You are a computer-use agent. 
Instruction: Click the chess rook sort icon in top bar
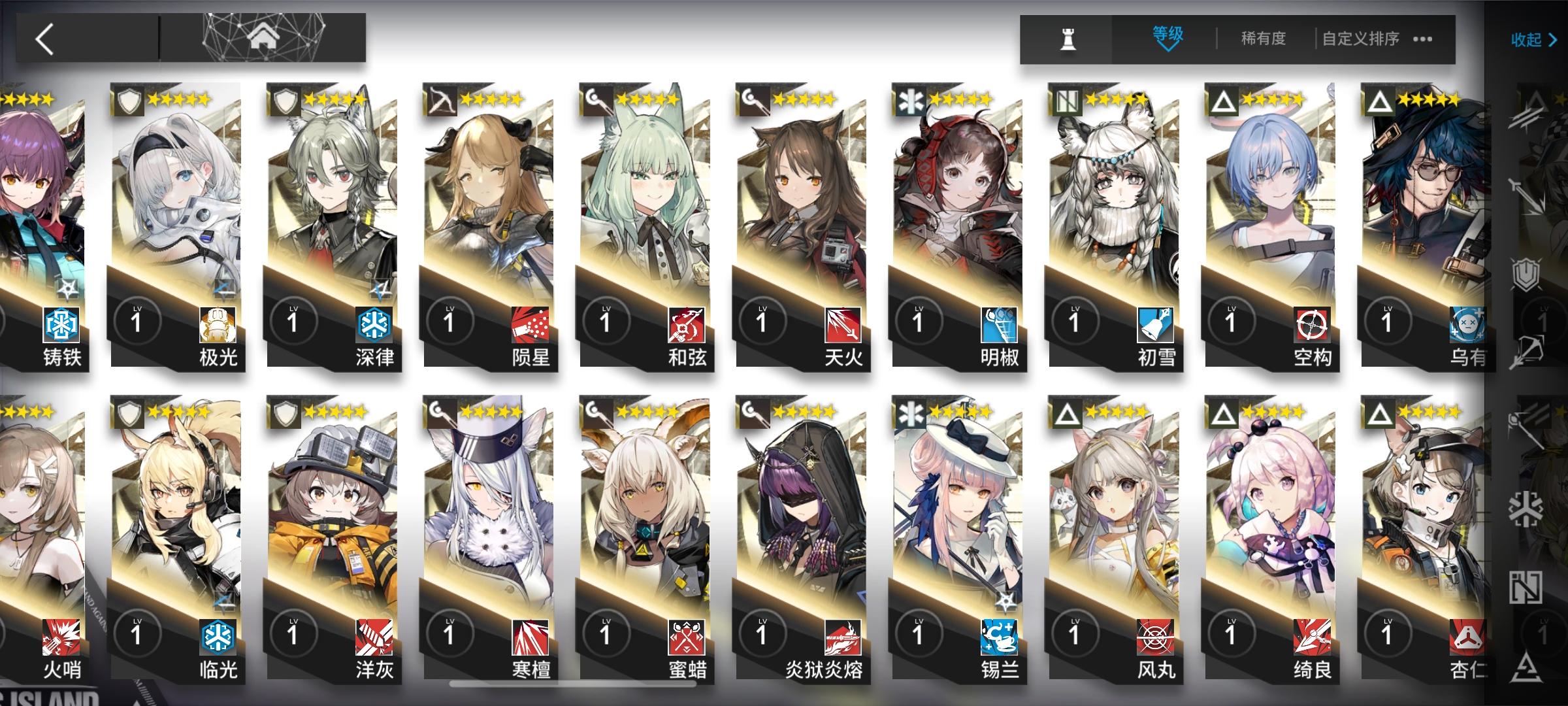click(x=1068, y=38)
